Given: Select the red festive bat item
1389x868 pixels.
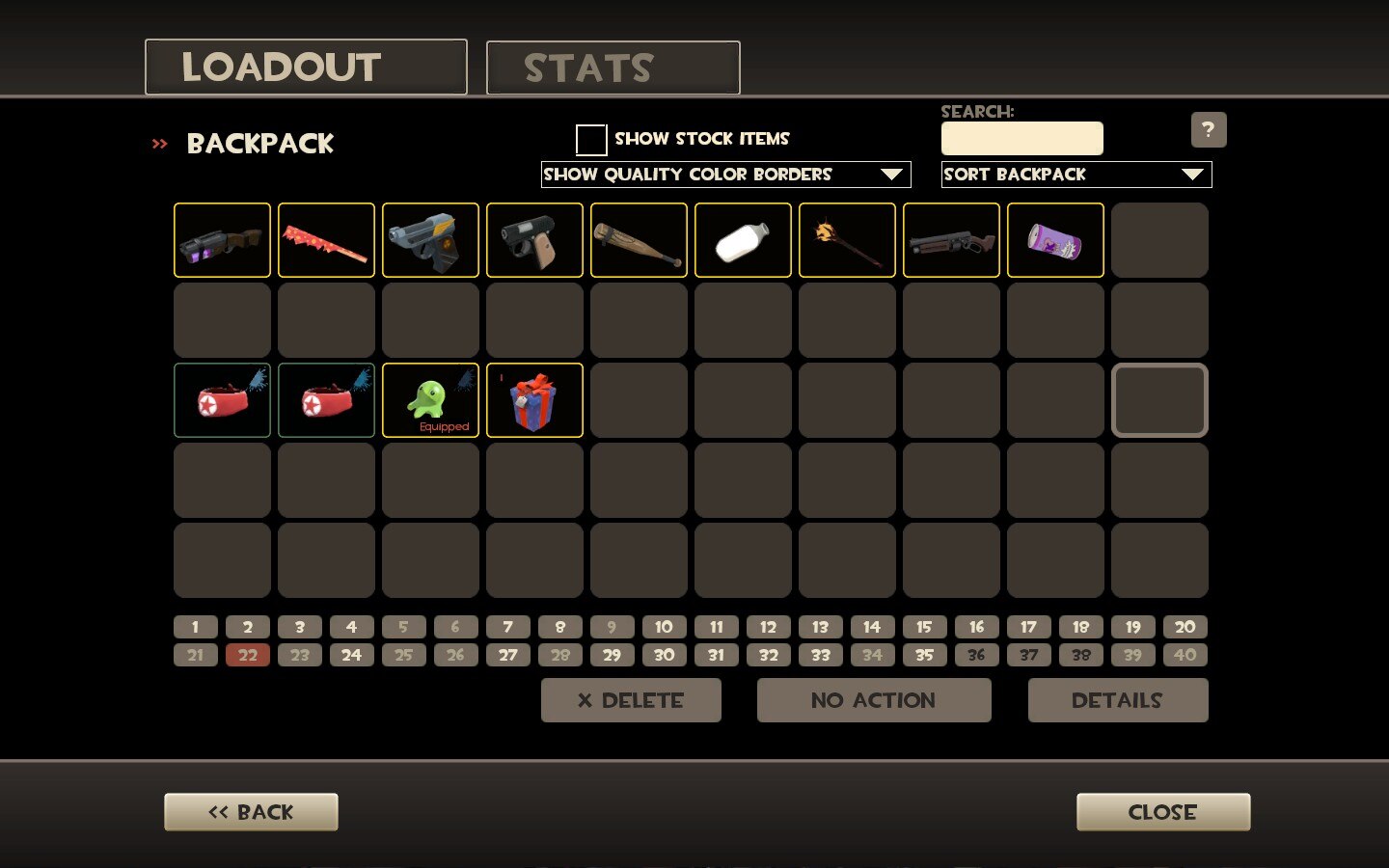Looking at the screenshot, I should click(x=326, y=240).
